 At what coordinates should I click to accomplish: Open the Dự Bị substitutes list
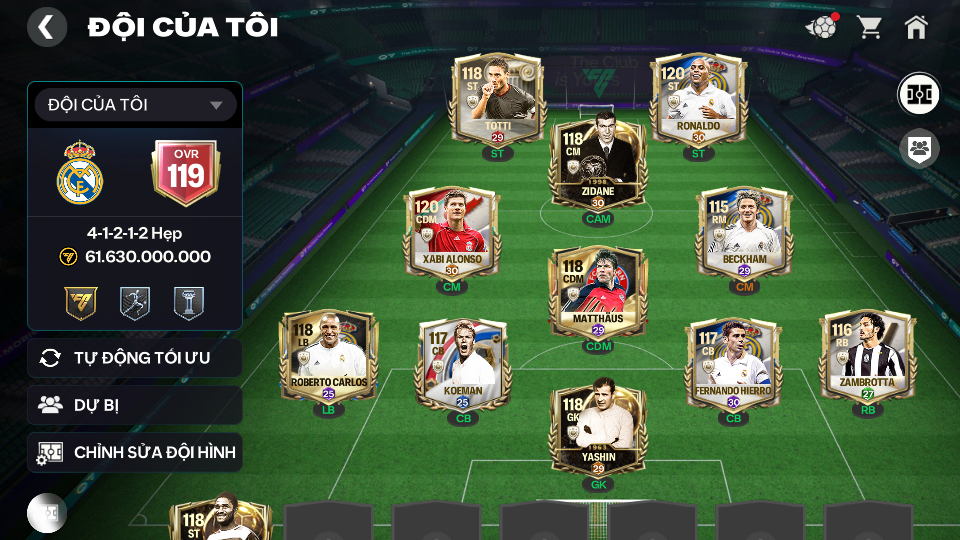(x=135, y=405)
